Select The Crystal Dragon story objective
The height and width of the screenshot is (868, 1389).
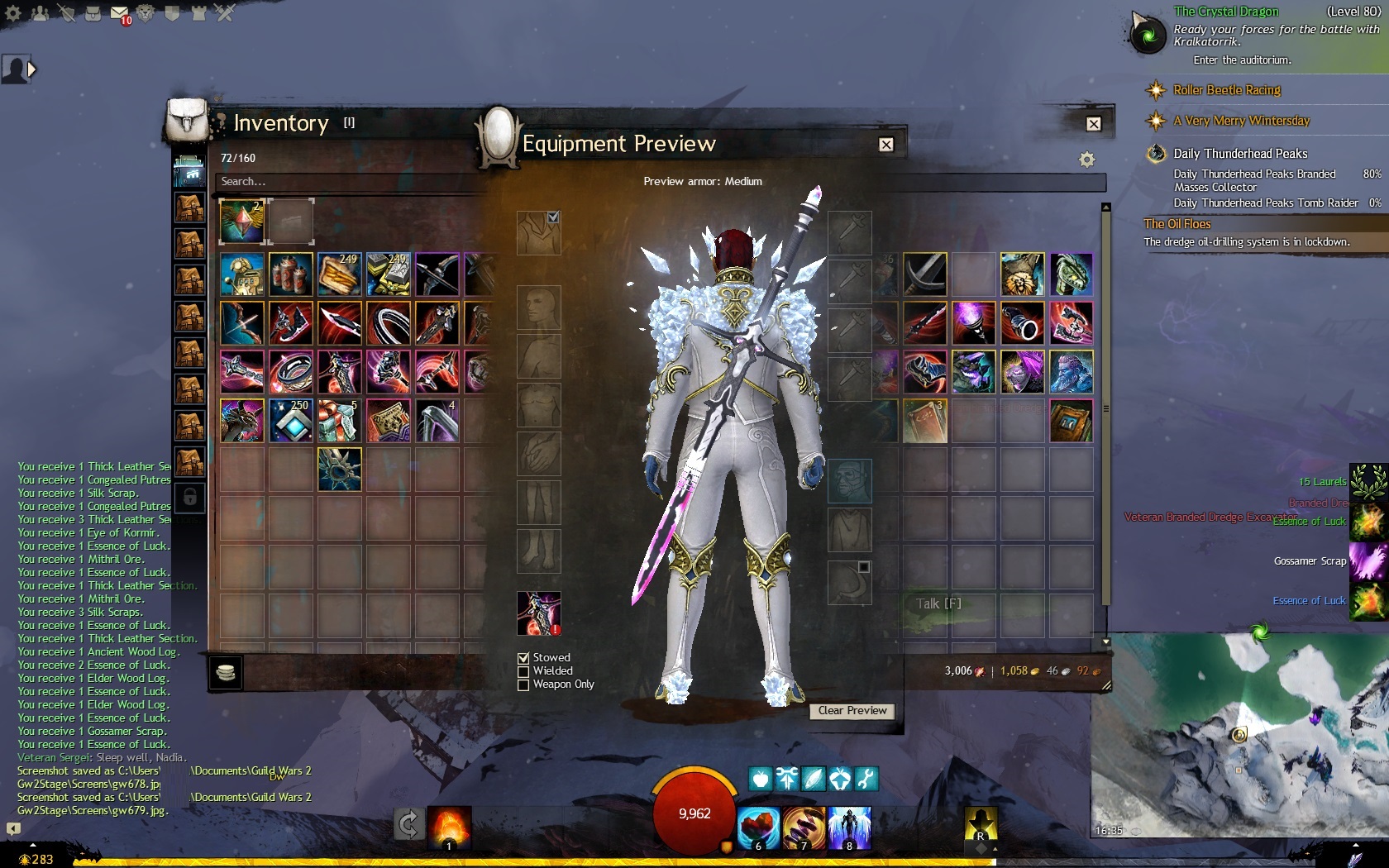click(x=1226, y=12)
